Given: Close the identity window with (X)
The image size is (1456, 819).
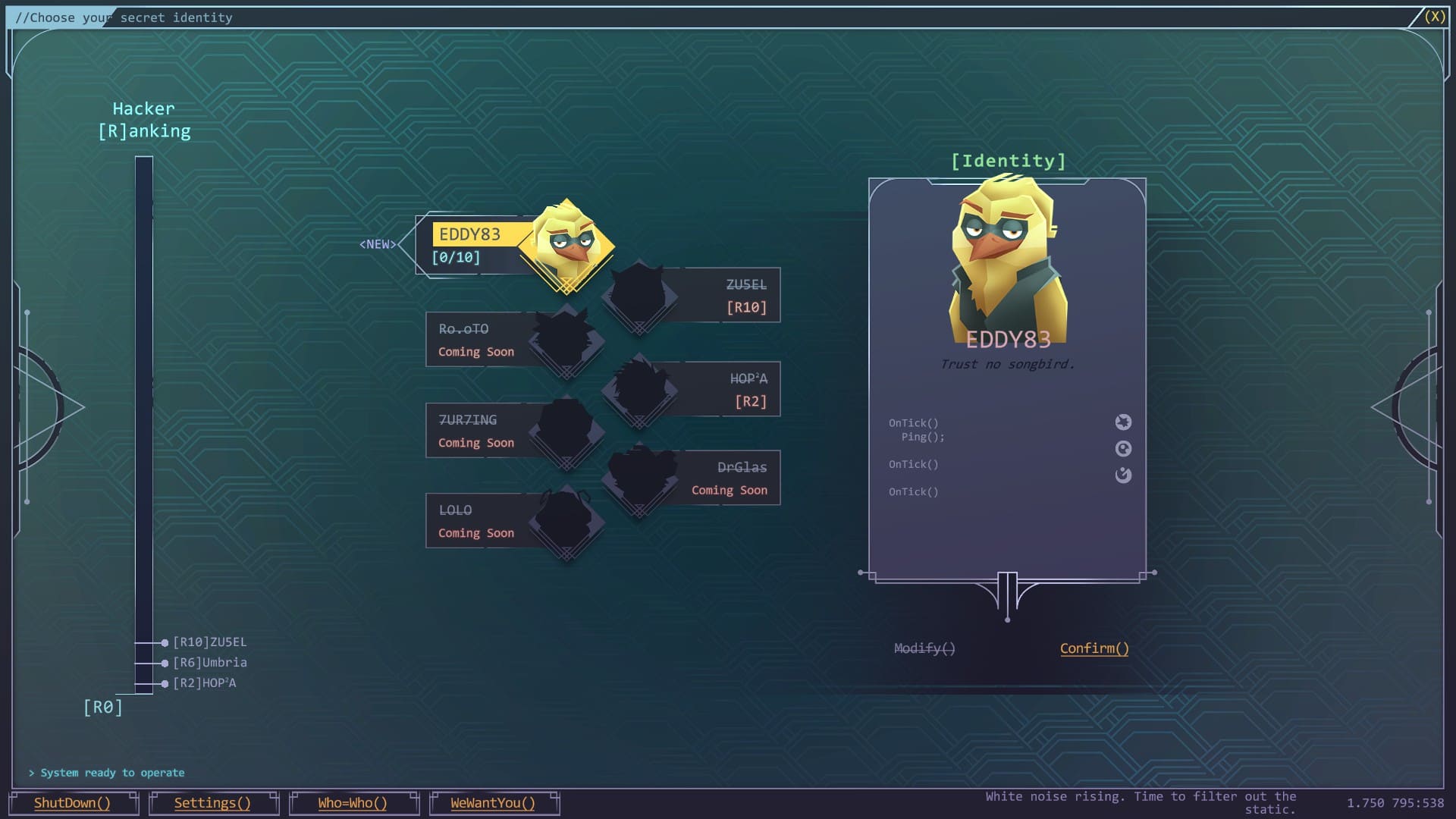Looking at the screenshot, I should 1434,17.
